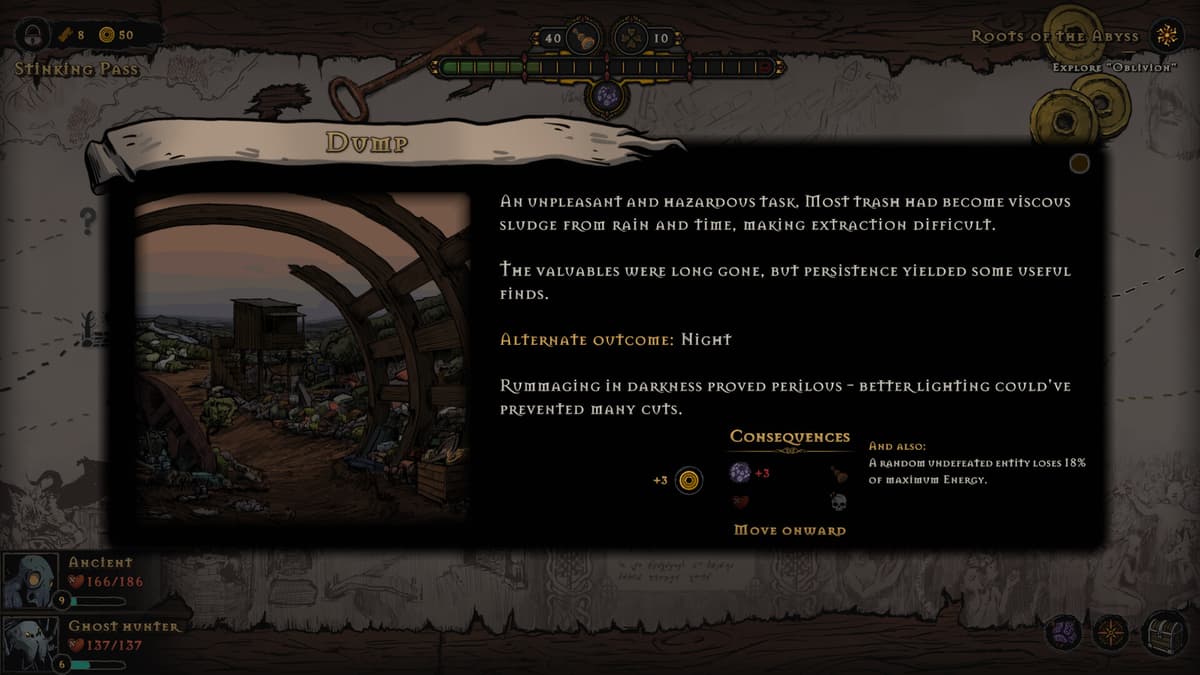Viewport: 1200px width, 675px height.
Task: Click the padlock icon beside the resource counters
Action: 32,36
